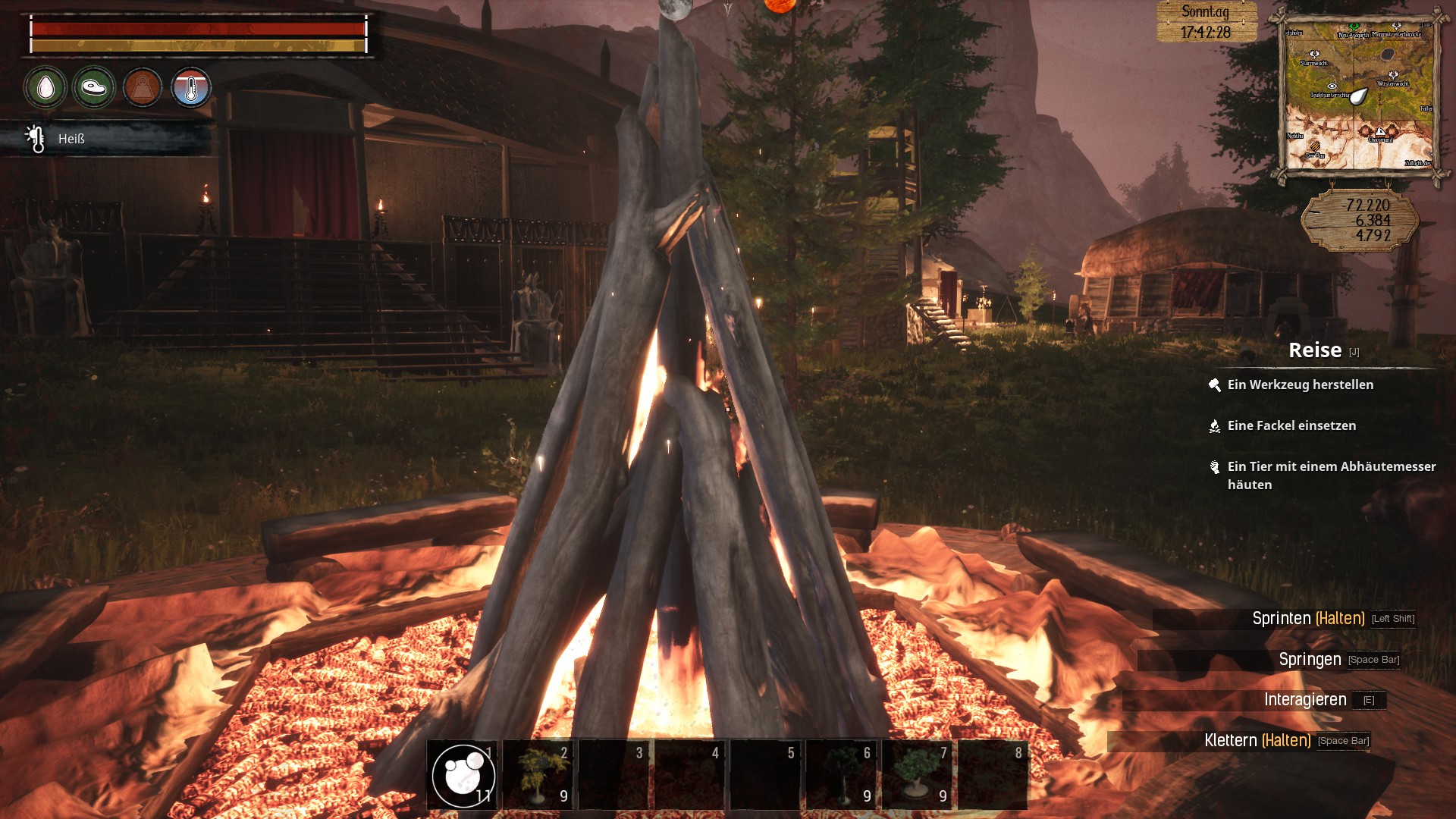The height and width of the screenshot is (819, 1456).
Task: Click the Sturmwacht marker on the minimap
Action: pyautogui.click(x=1314, y=56)
